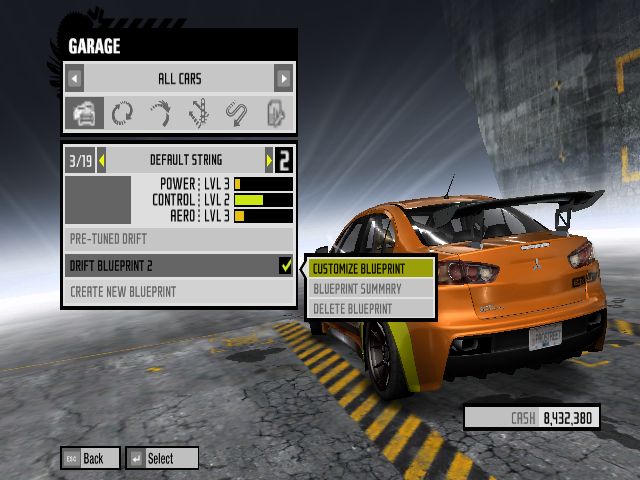Viewport: 640px width, 480px height.
Task: Switch to the curved drift arc category icon
Action: [x=160, y=113]
